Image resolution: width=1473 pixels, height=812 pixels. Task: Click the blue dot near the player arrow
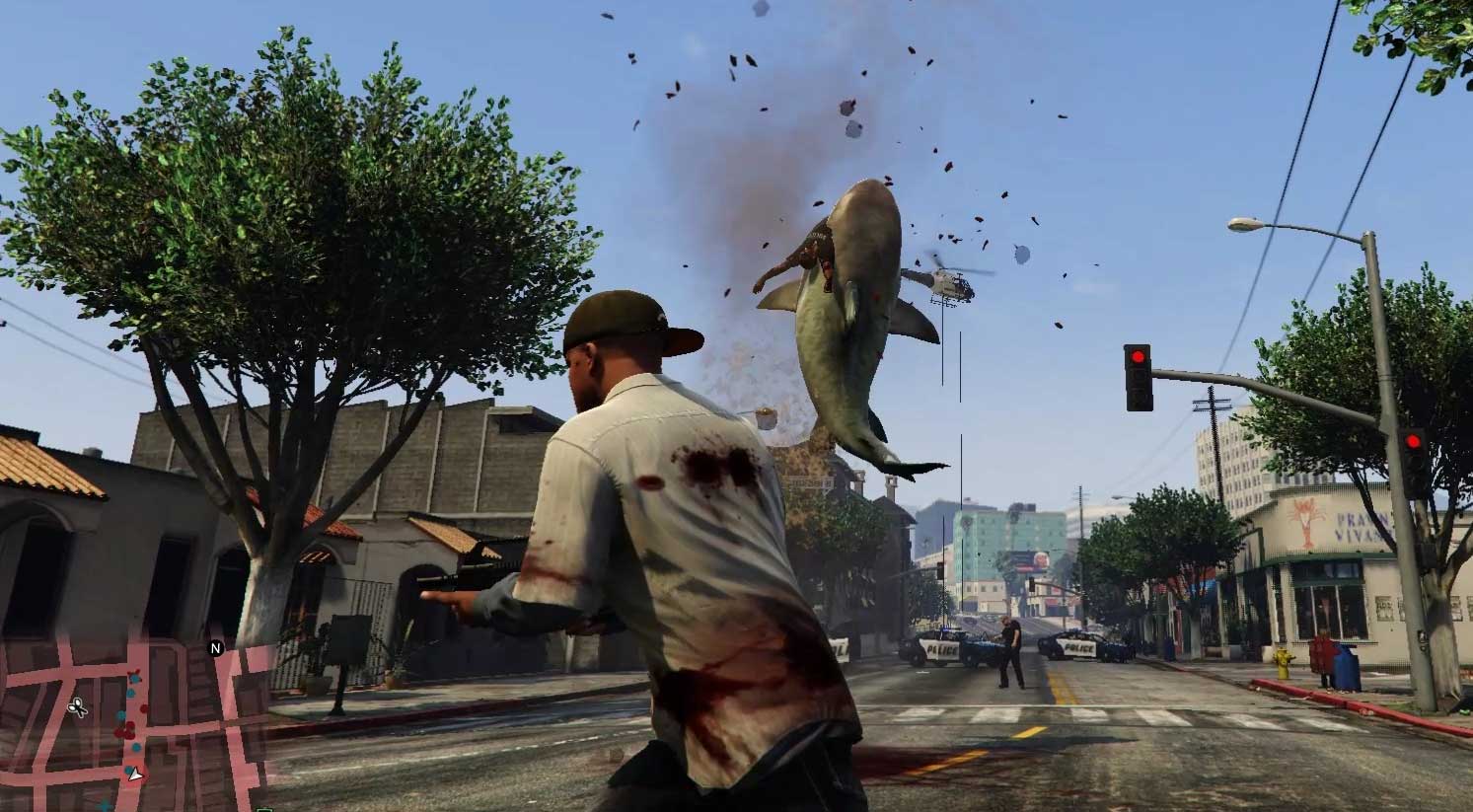(x=127, y=770)
